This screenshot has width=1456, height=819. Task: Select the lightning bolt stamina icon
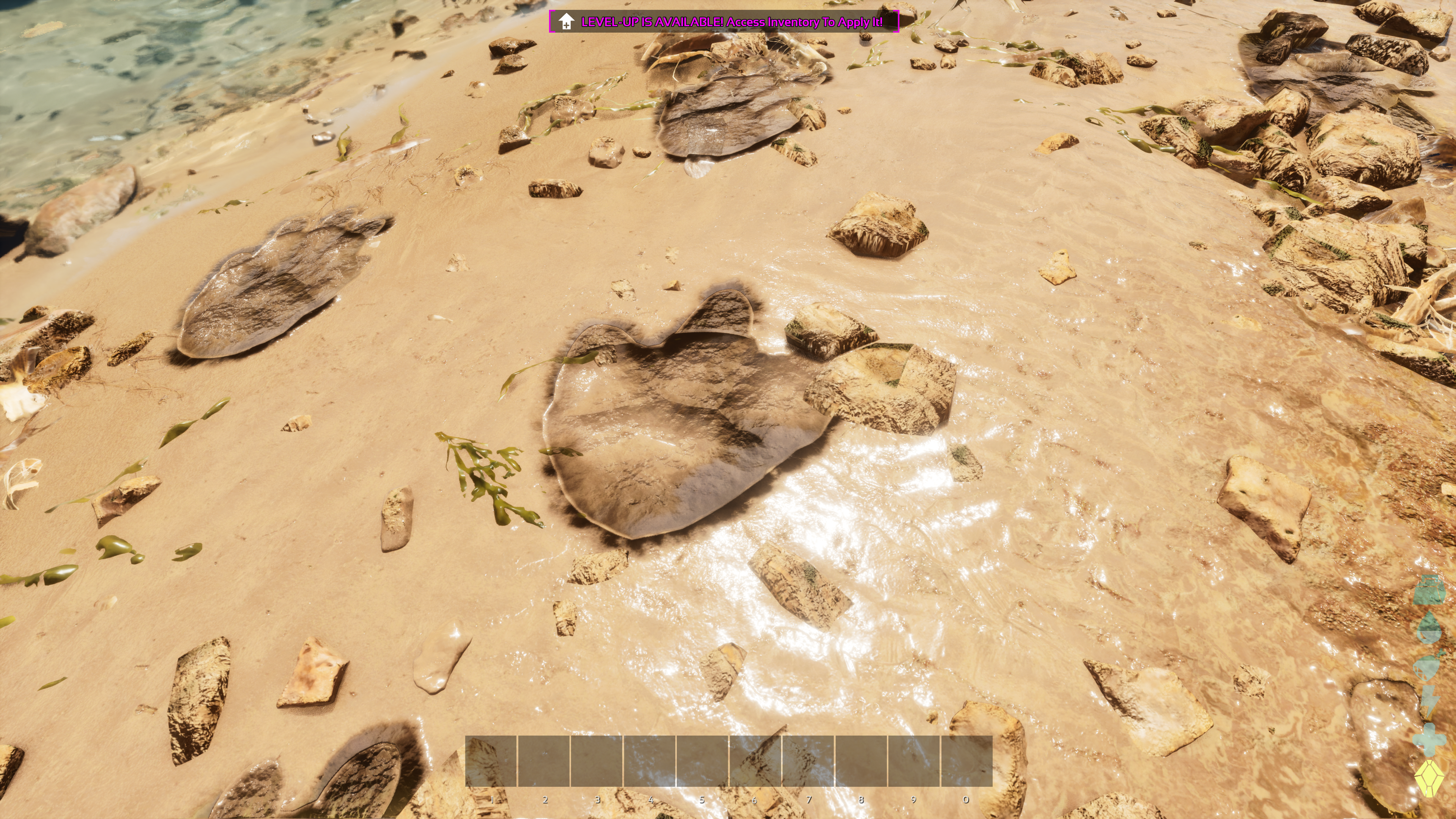click(1429, 702)
